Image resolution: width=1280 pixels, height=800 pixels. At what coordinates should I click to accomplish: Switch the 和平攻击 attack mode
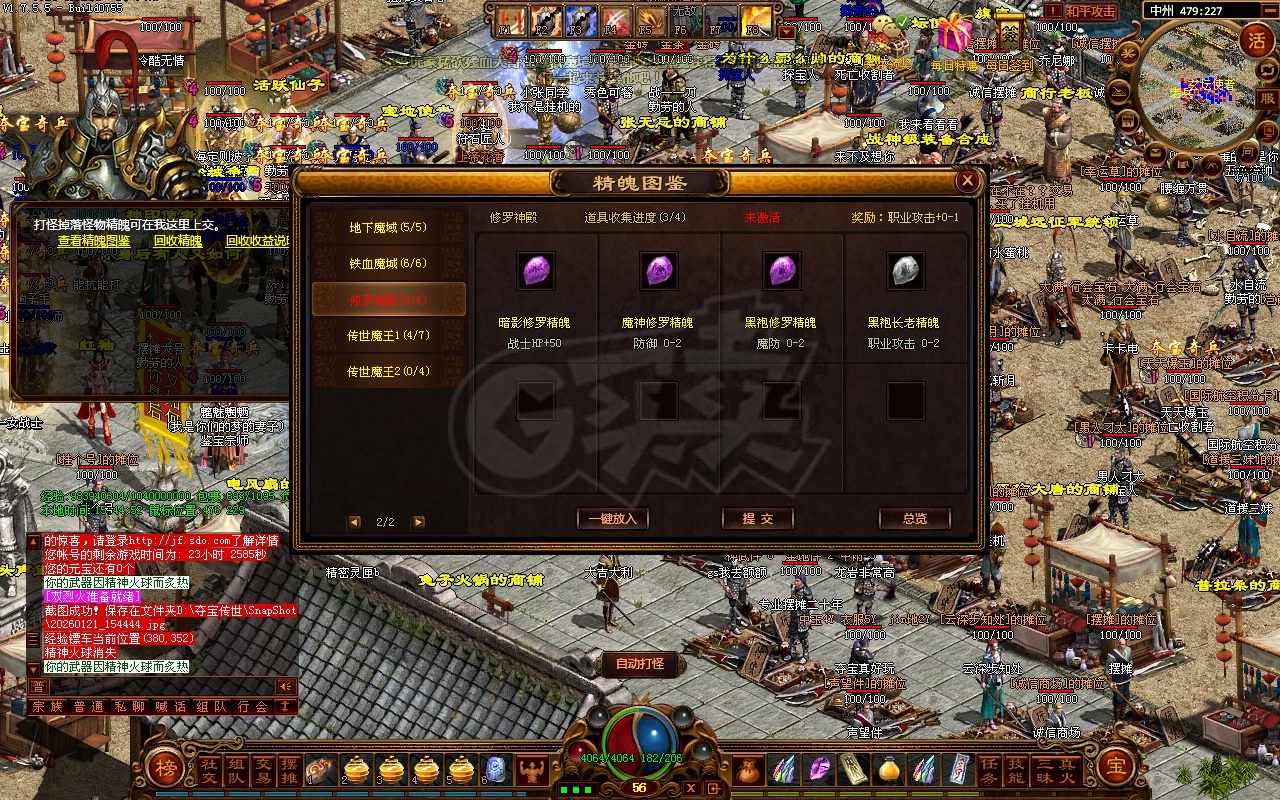coord(1089,11)
